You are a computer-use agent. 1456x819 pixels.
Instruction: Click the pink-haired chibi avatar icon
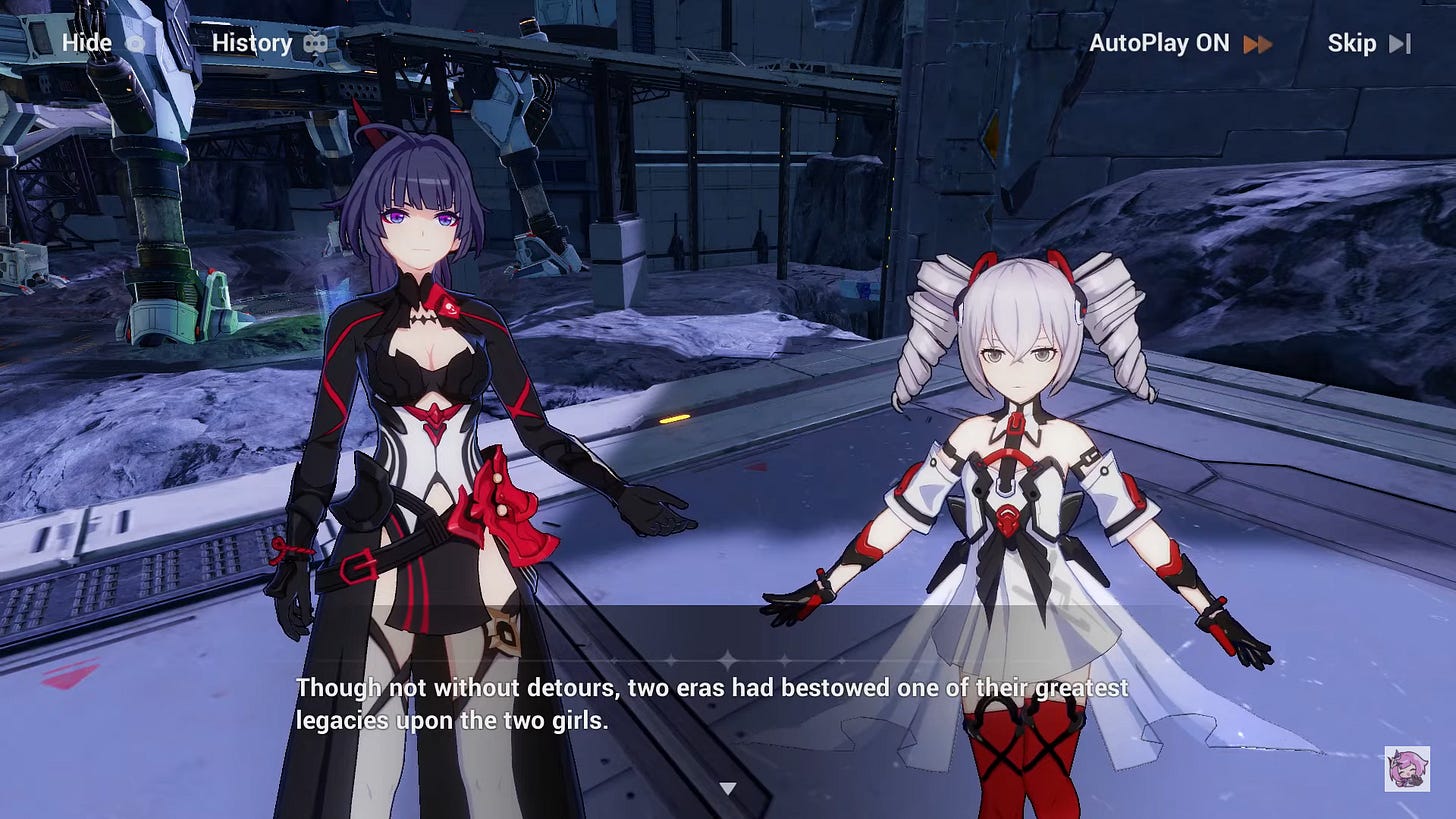[1407, 768]
